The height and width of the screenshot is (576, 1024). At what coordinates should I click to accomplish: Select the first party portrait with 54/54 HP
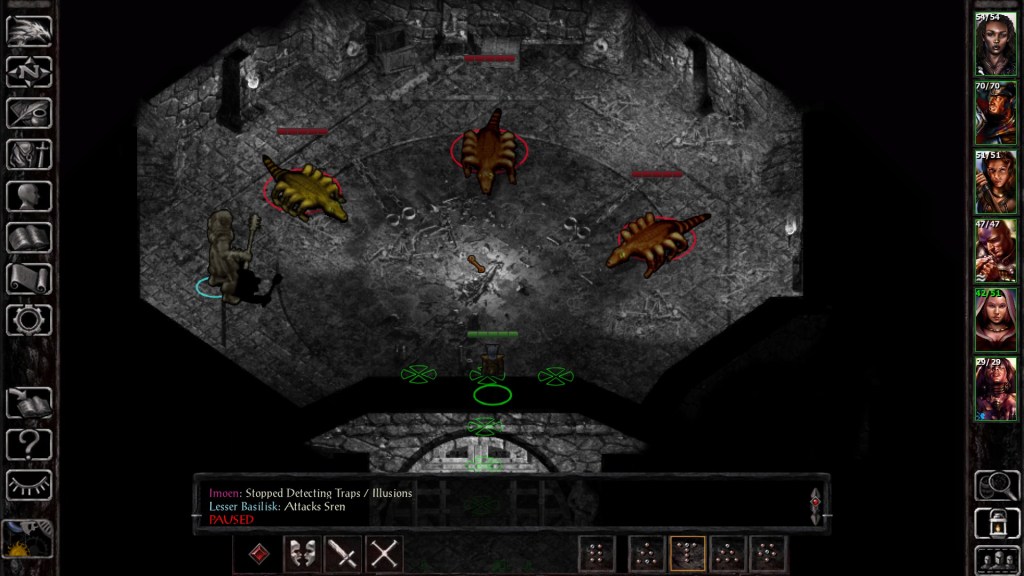pyautogui.click(x=996, y=44)
